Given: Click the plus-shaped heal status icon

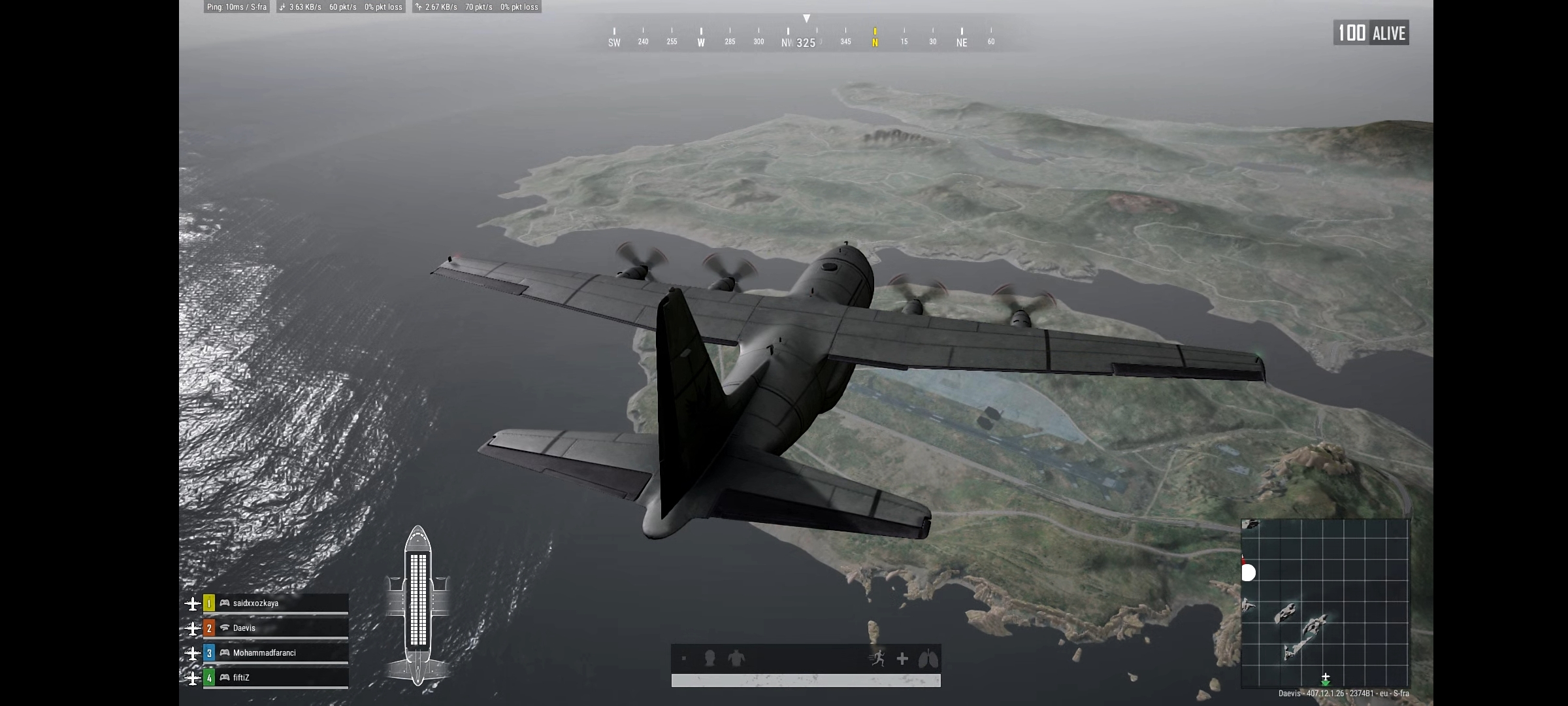Looking at the screenshot, I should click(x=902, y=659).
